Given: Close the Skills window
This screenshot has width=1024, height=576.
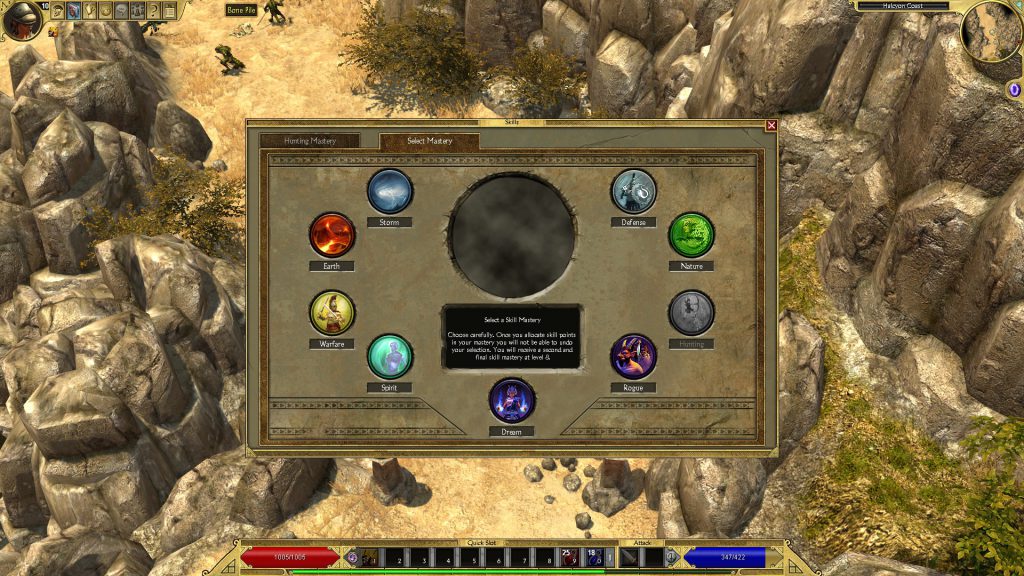Looking at the screenshot, I should (771, 125).
